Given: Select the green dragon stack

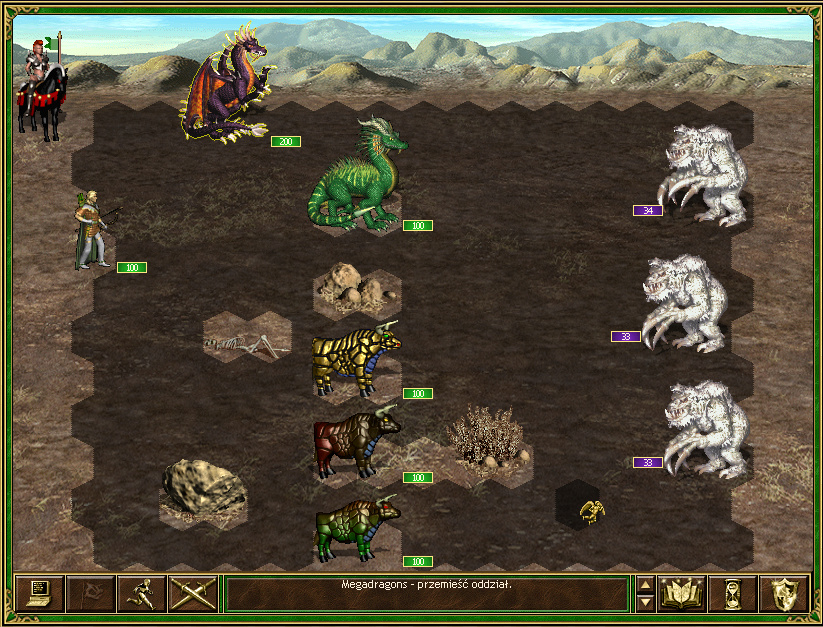Looking at the screenshot, I should pos(355,177).
